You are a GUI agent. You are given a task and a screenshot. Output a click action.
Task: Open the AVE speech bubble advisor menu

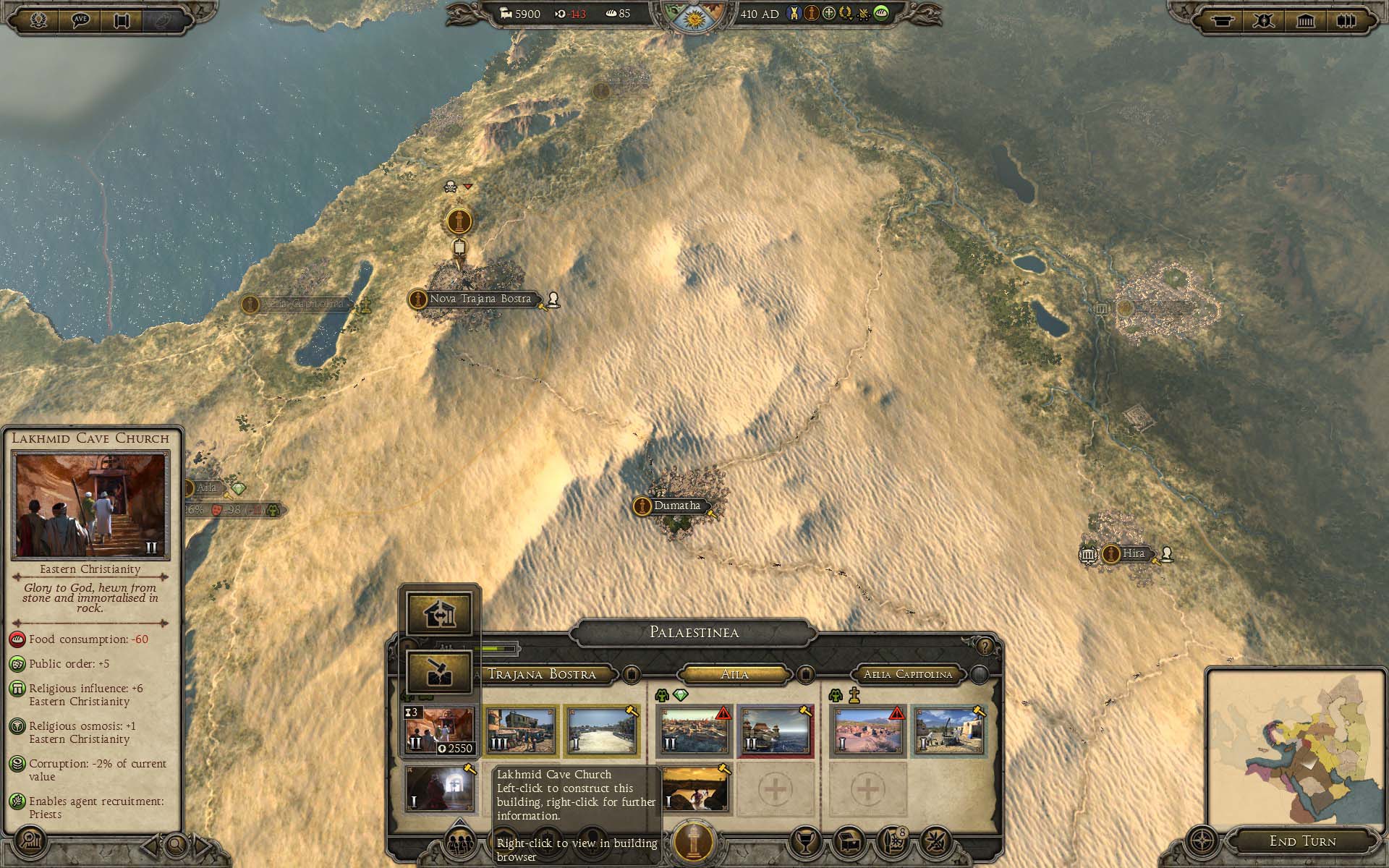[81, 20]
